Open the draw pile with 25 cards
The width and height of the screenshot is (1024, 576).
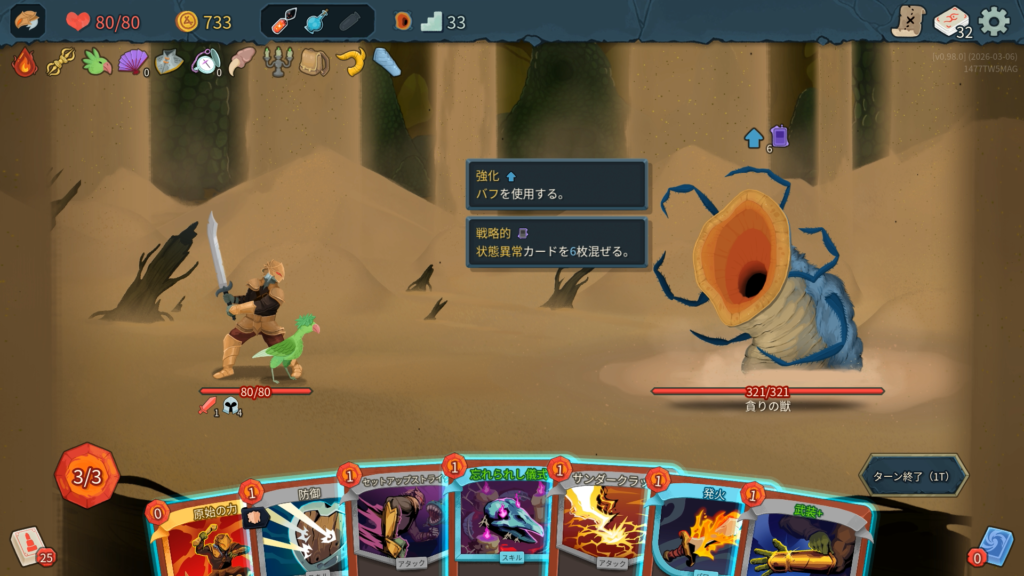point(29,545)
